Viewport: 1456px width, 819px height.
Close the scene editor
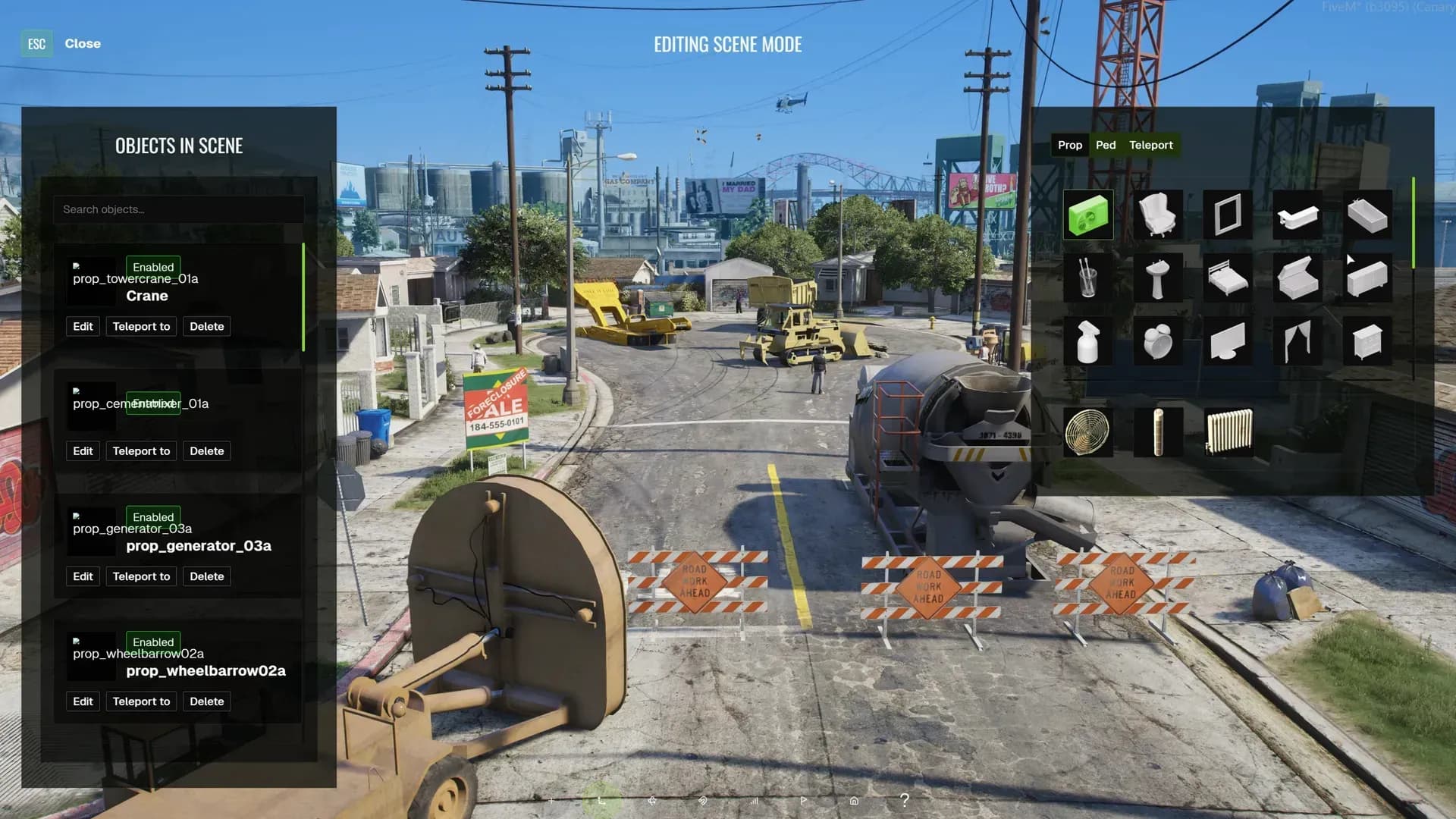pos(82,44)
